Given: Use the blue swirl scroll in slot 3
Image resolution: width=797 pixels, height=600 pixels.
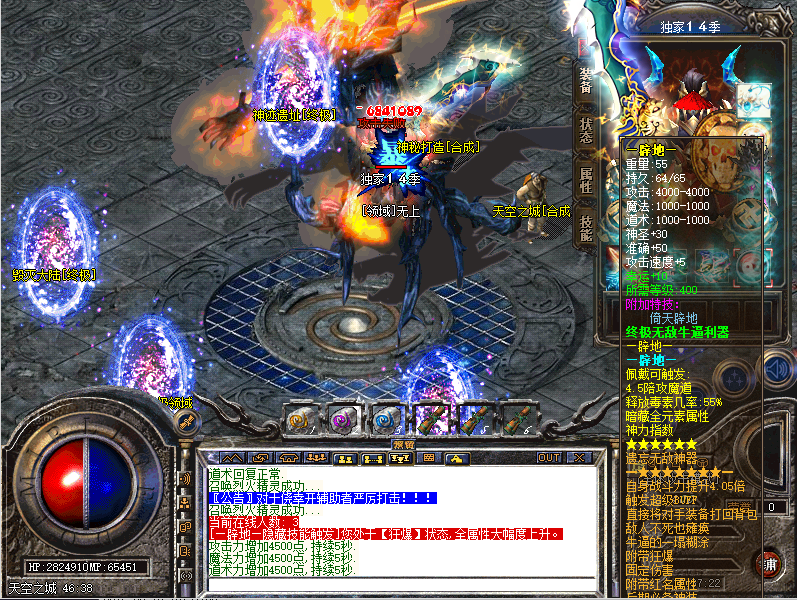Looking at the screenshot, I should pos(387,420).
